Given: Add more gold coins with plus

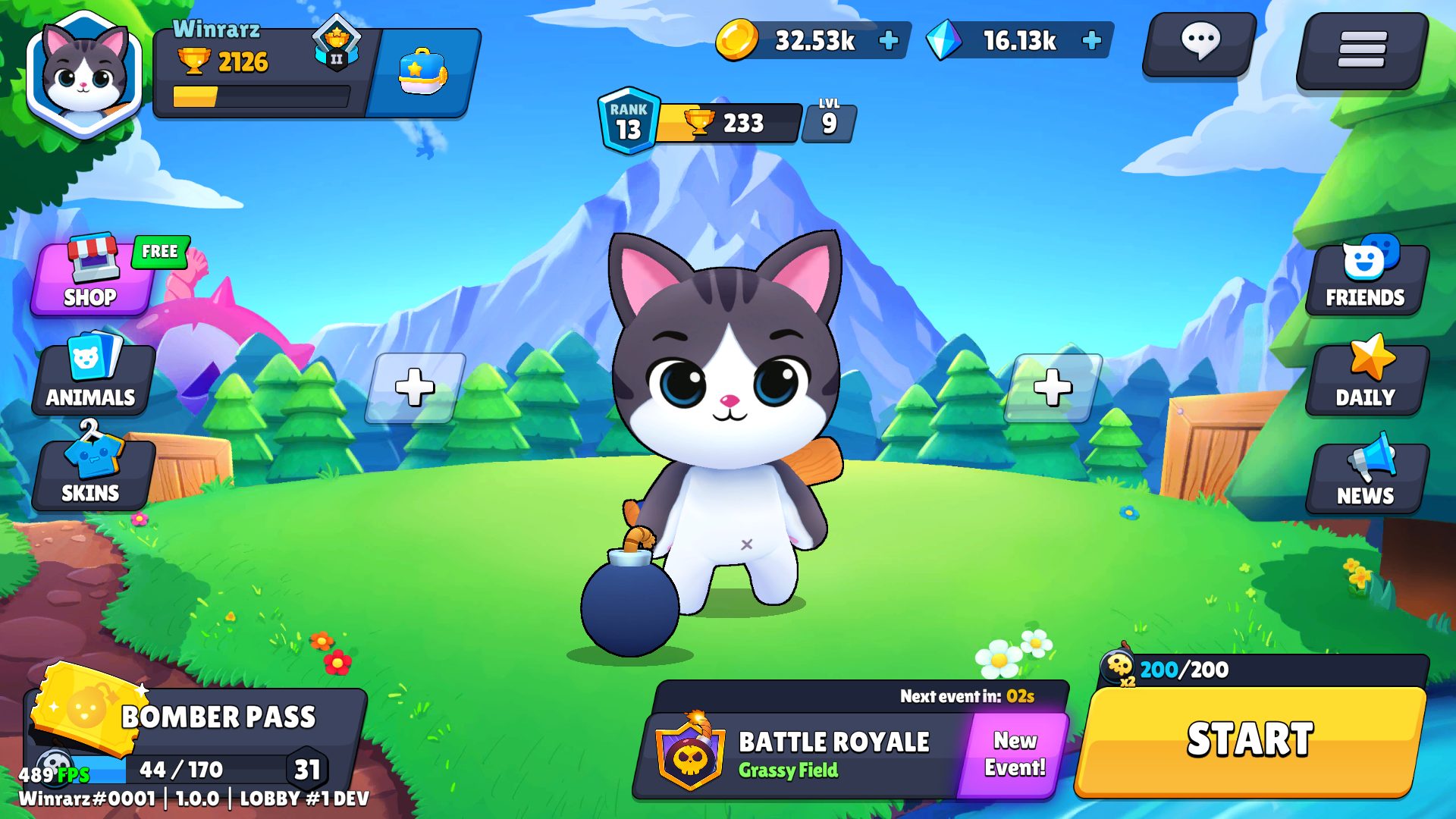Looking at the screenshot, I should [889, 41].
